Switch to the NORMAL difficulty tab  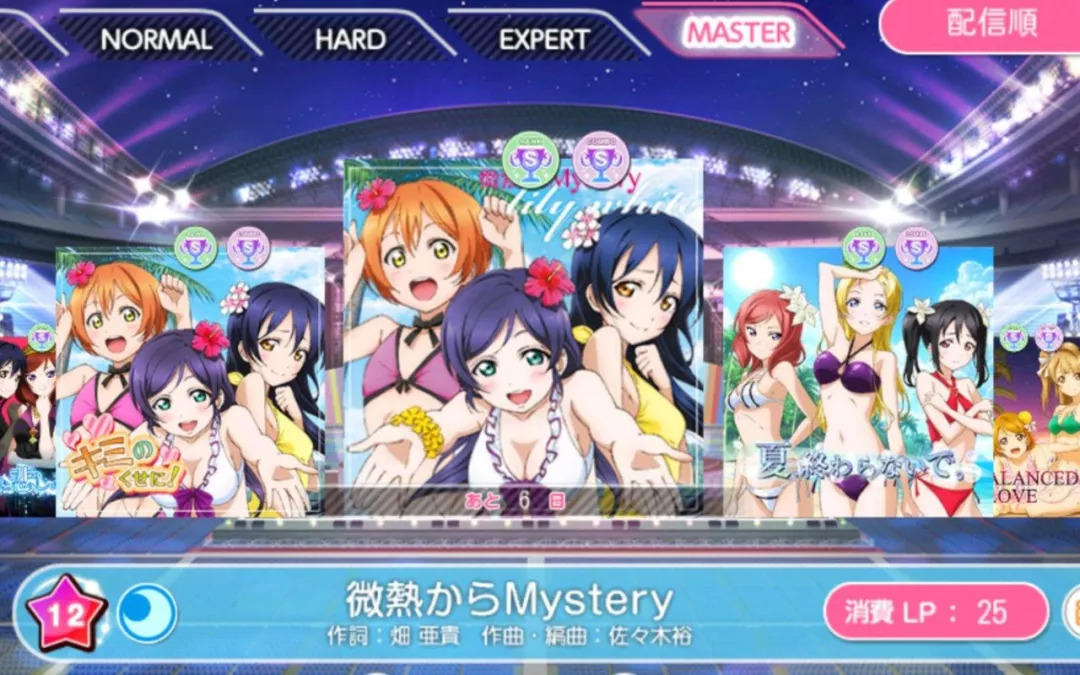tap(156, 40)
